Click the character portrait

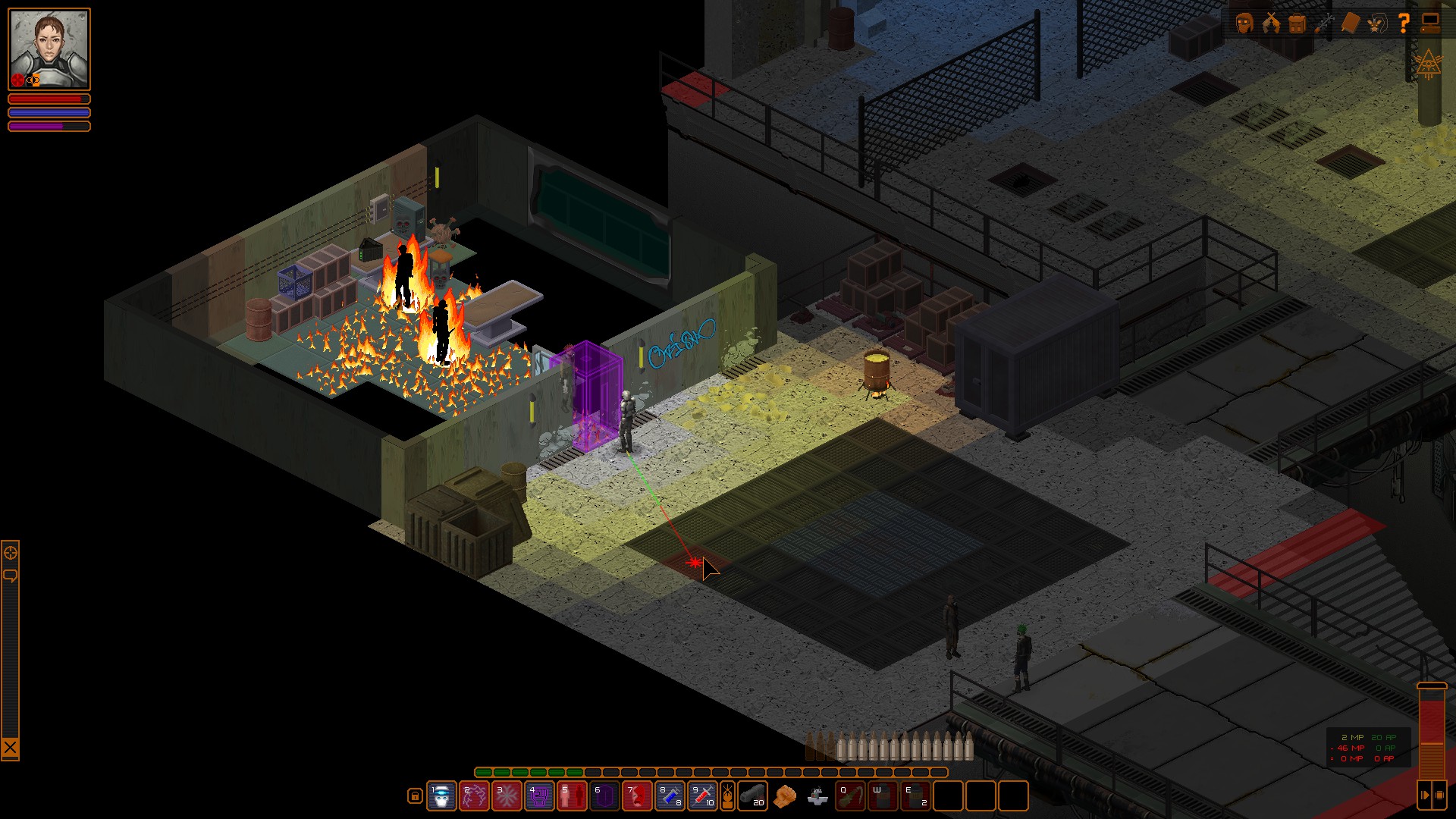coord(48,45)
